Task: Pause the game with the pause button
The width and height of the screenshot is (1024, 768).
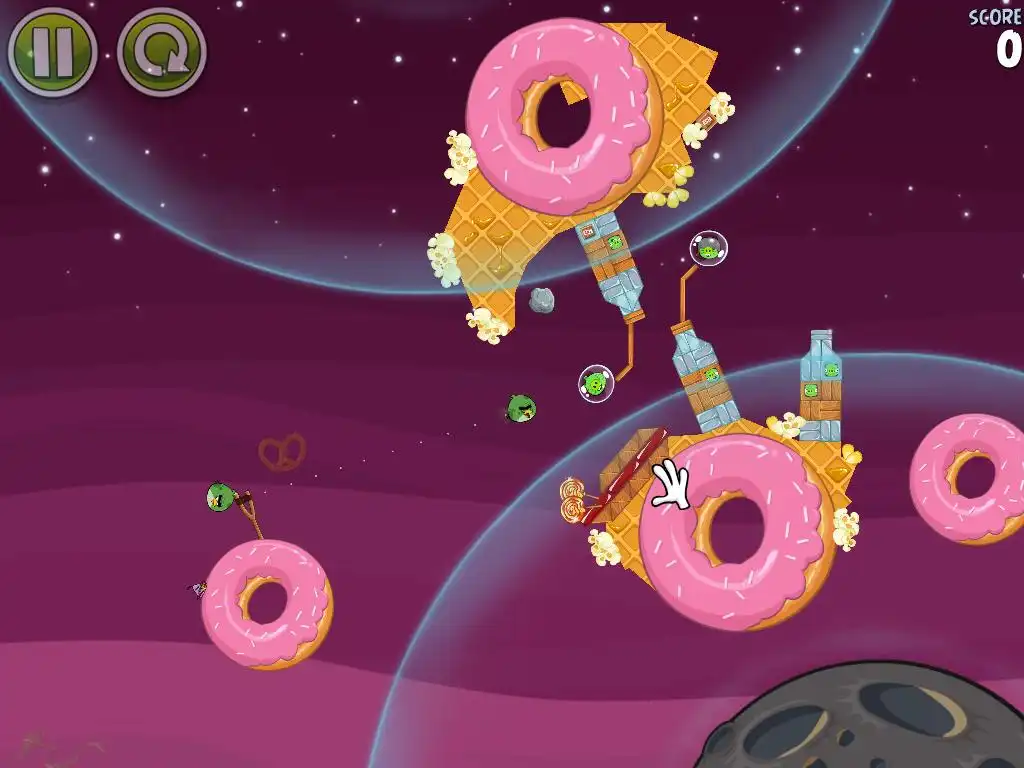Action: [52, 51]
